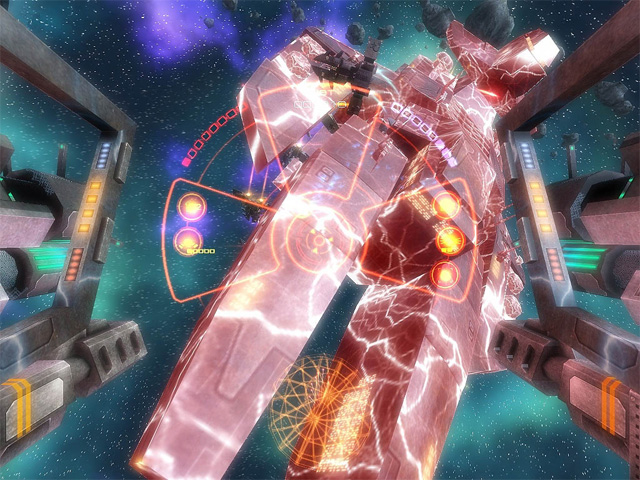Screen dimensions: 640x480
Task: Select the lower orb in the left weapon panel
Action: pos(188,240)
